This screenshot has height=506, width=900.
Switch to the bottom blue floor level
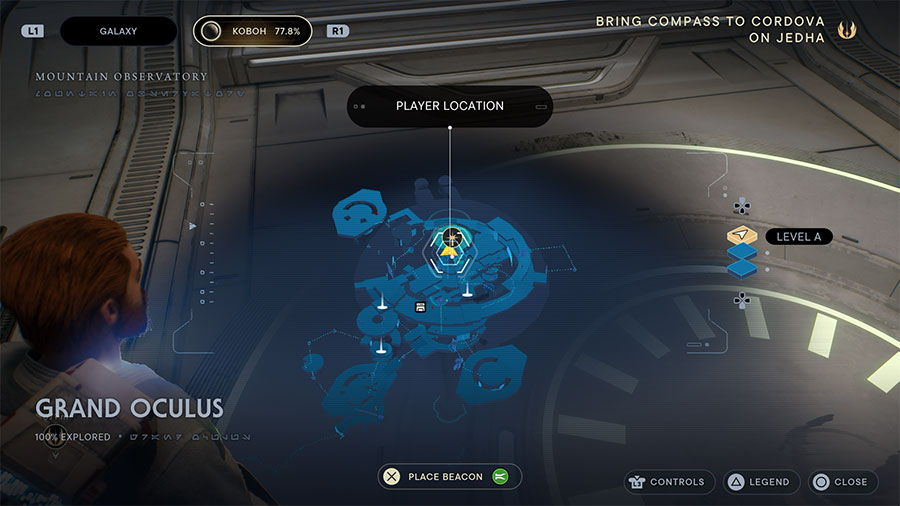pos(741,269)
